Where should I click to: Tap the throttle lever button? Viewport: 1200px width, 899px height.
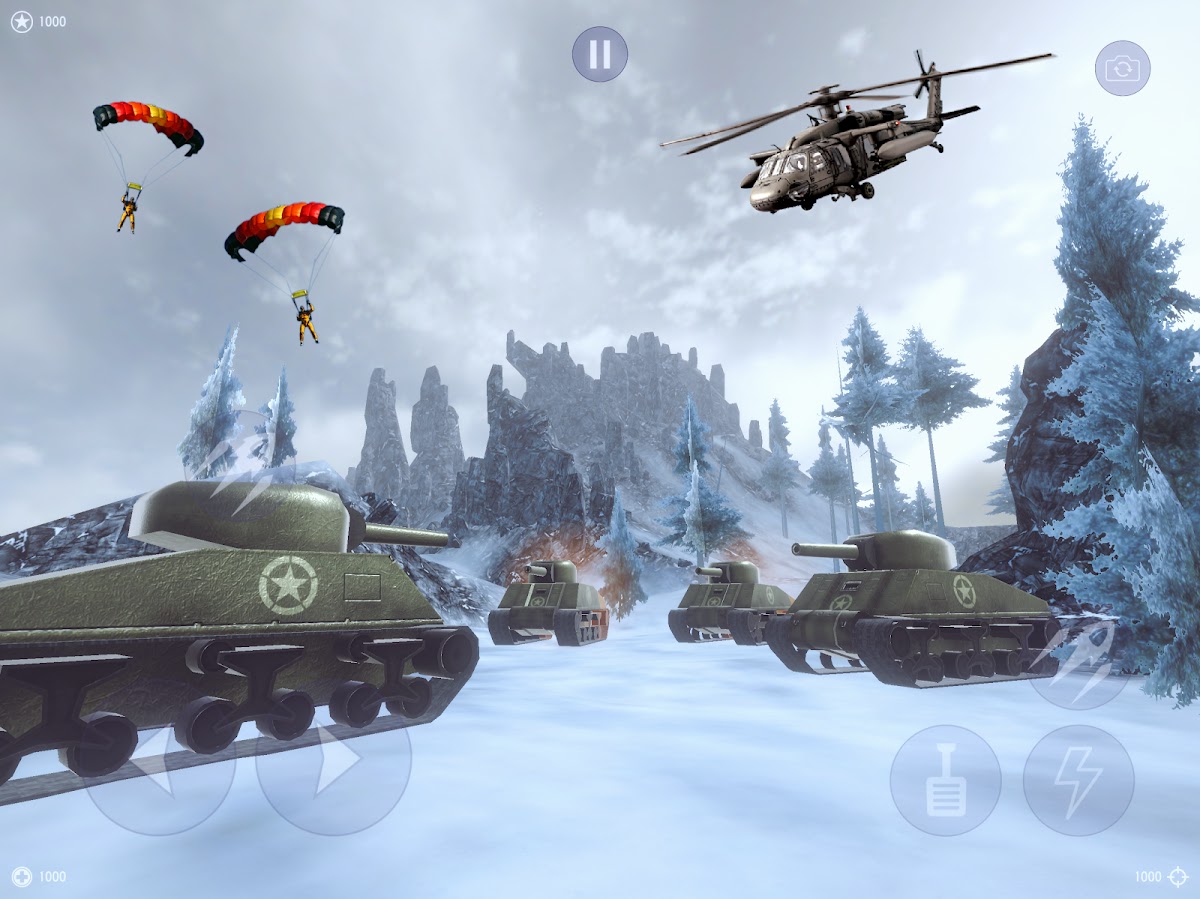point(945,780)
